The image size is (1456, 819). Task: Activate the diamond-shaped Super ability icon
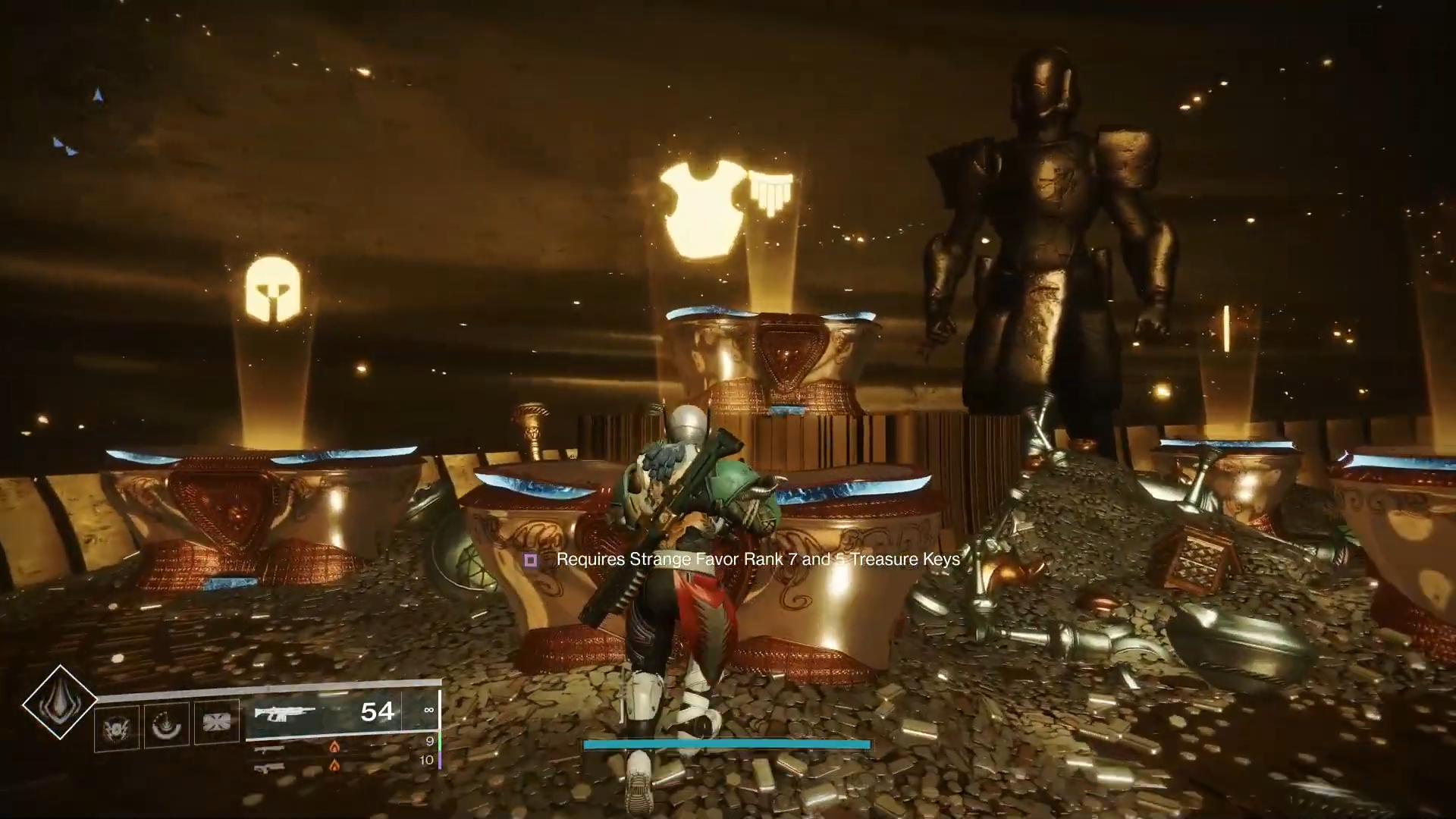point(59,702)
